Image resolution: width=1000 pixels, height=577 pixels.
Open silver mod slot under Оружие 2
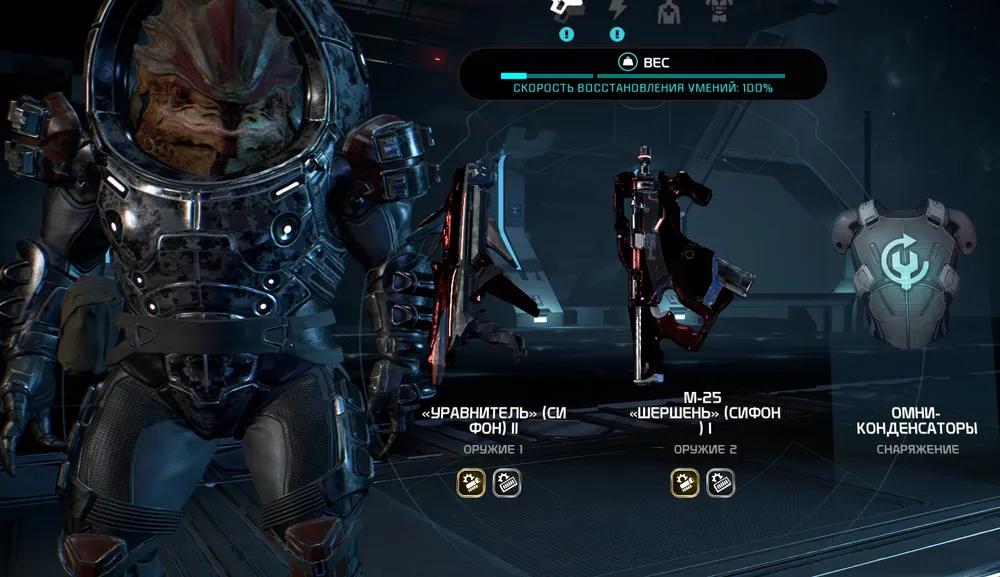pyautogui.click(x=720, y=485)
